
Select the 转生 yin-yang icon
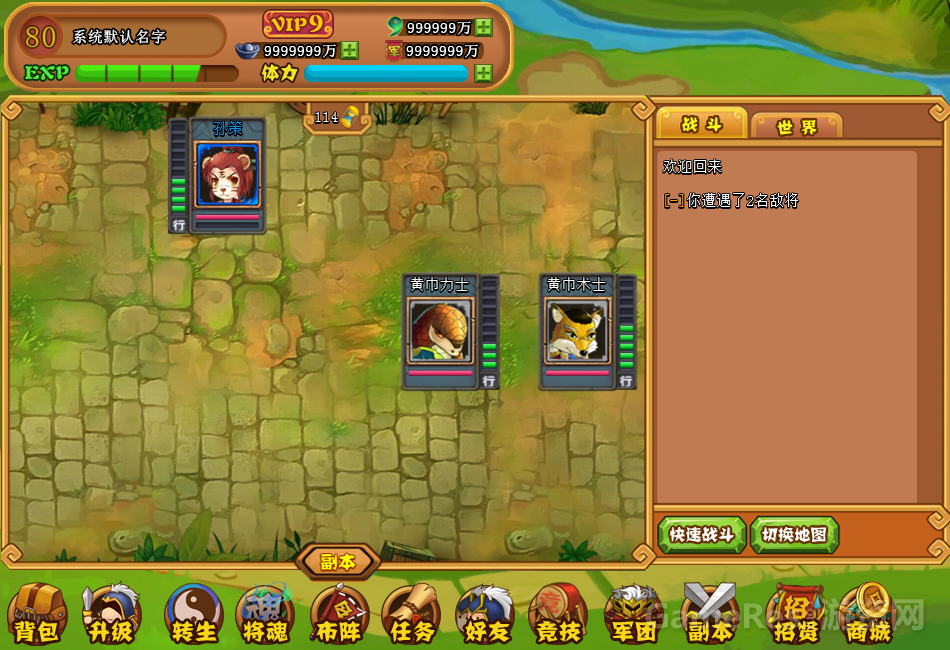(193, 612)
